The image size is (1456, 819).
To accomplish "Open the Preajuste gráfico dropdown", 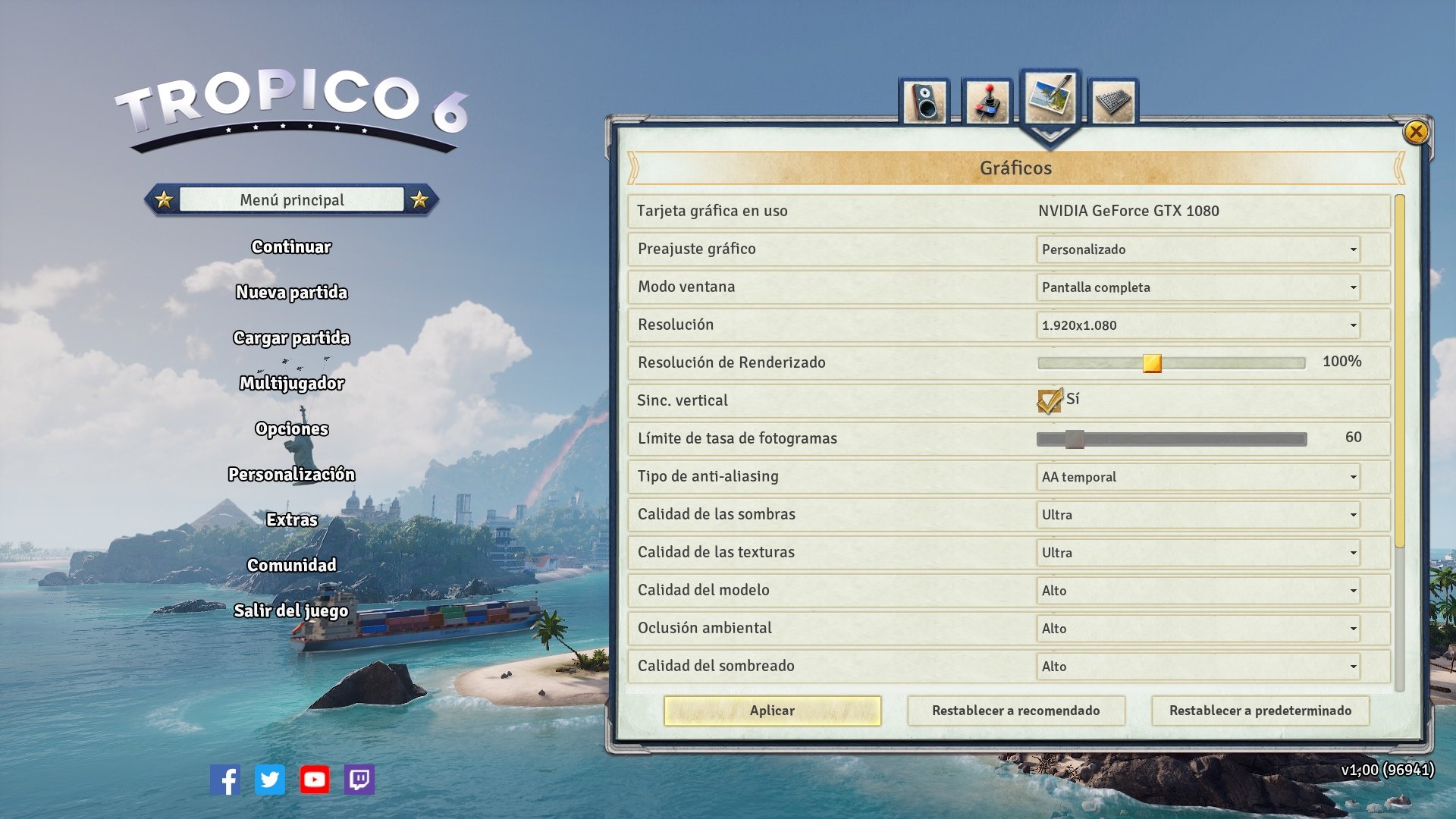I will click(1198, 249).
